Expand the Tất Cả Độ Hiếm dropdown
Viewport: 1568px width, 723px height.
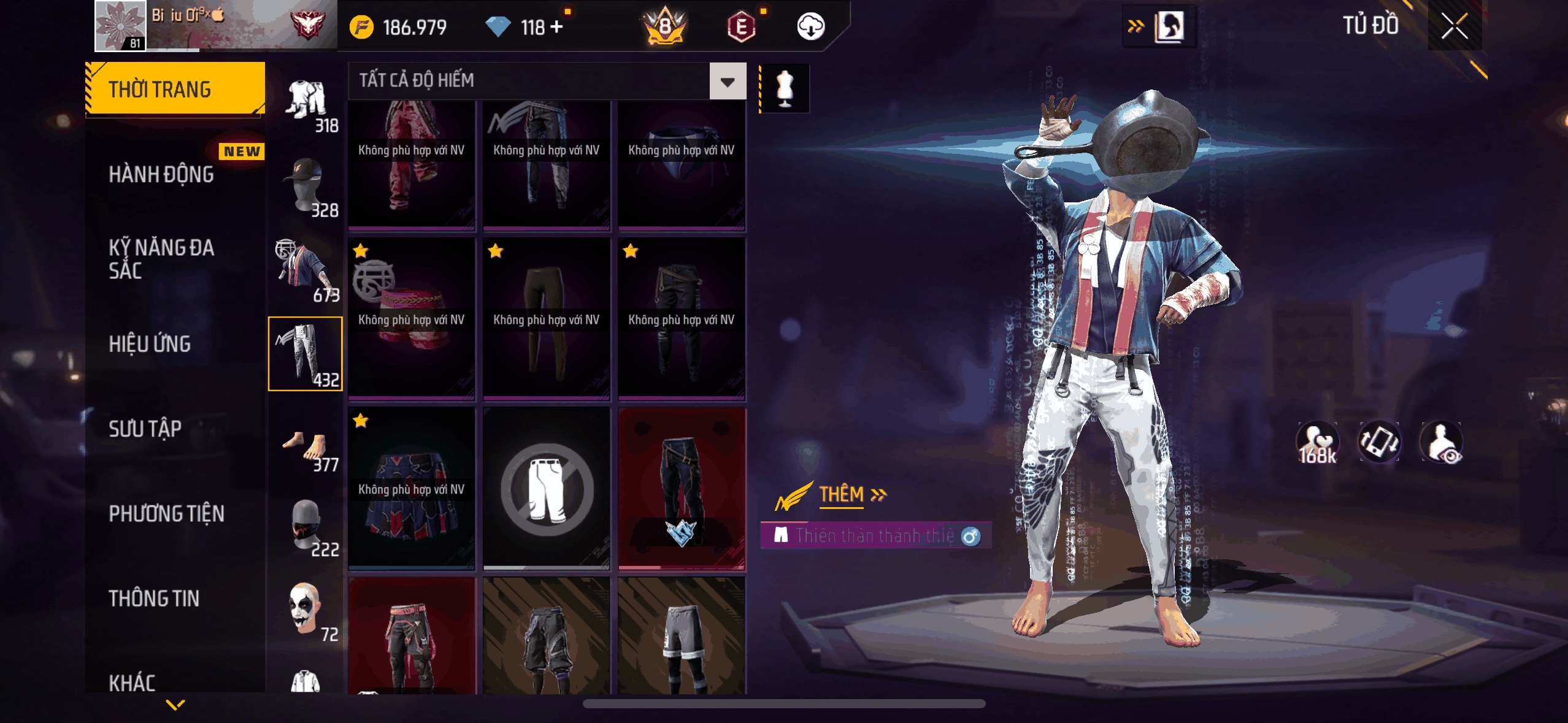pos(728,81)
